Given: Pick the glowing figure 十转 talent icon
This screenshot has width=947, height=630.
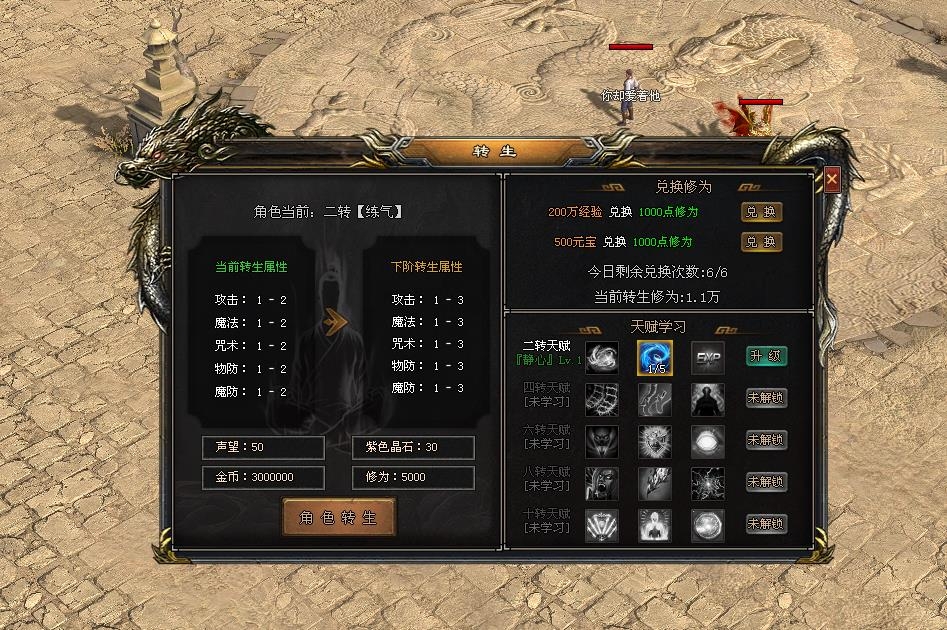Looking at the screenshot, I should [655, 525].
